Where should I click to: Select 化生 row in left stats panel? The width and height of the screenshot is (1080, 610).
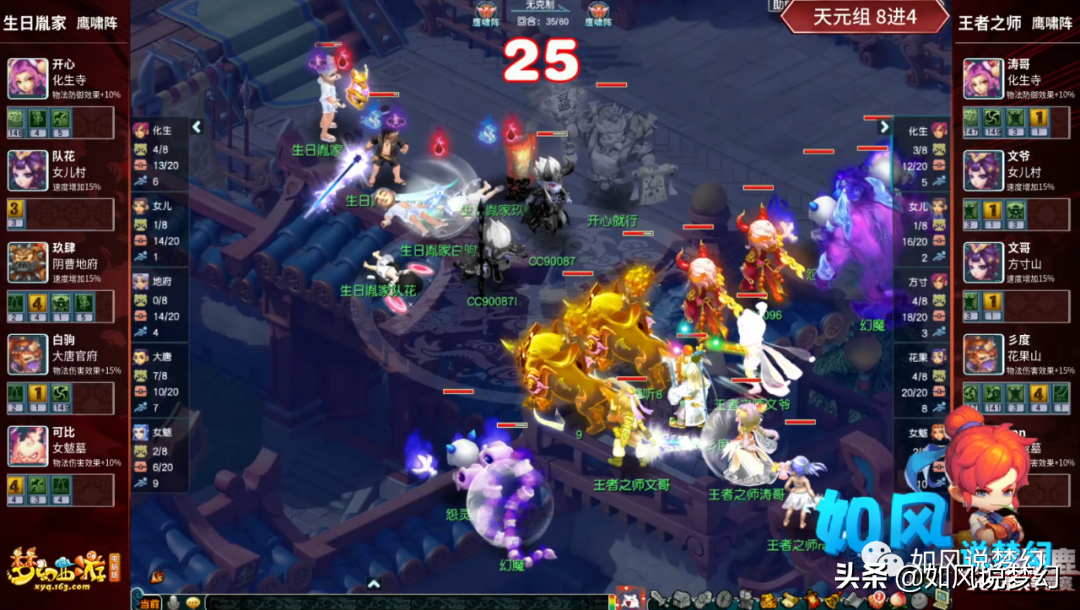coord(160,130)
